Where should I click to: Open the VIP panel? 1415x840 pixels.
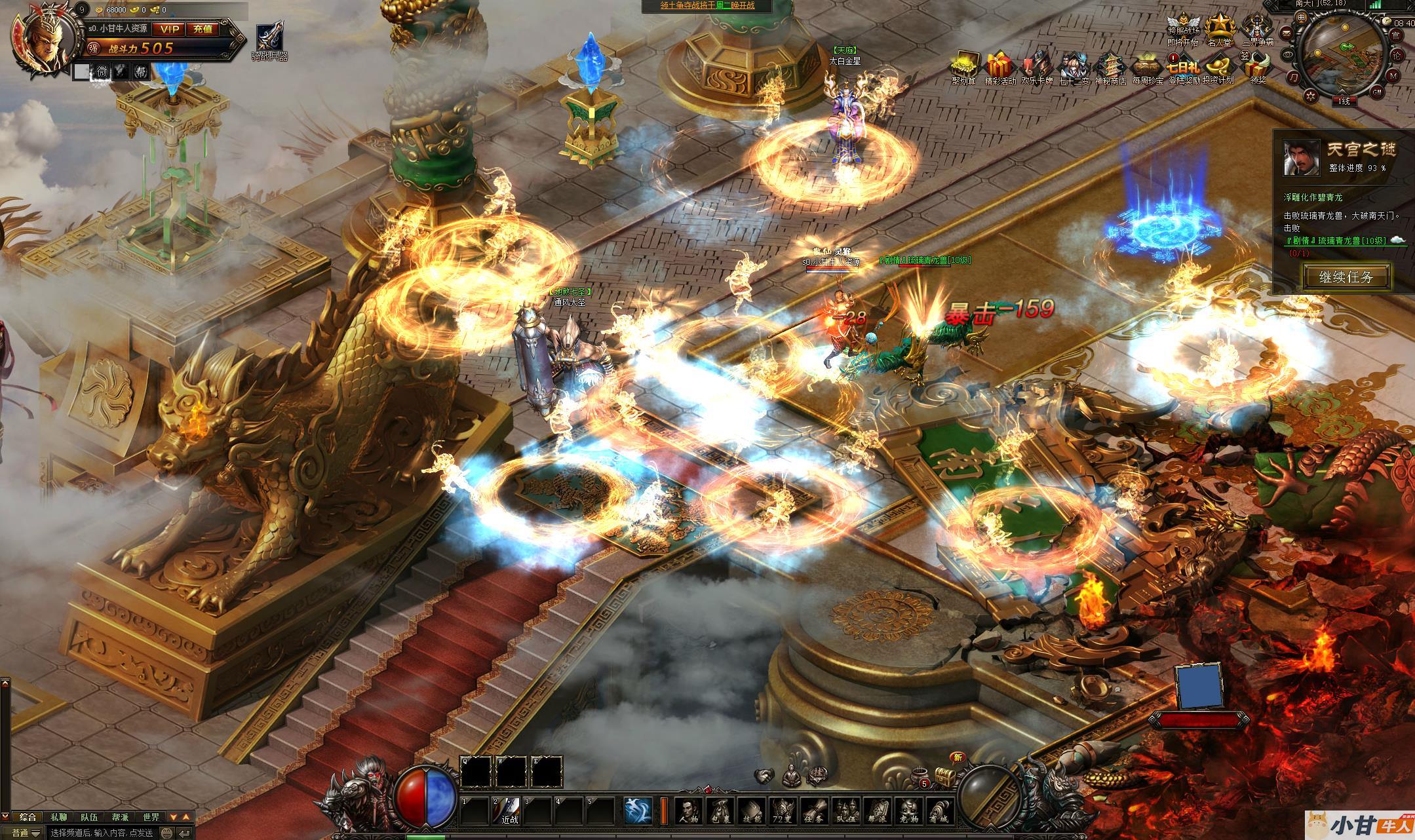(x=170, y=29)
